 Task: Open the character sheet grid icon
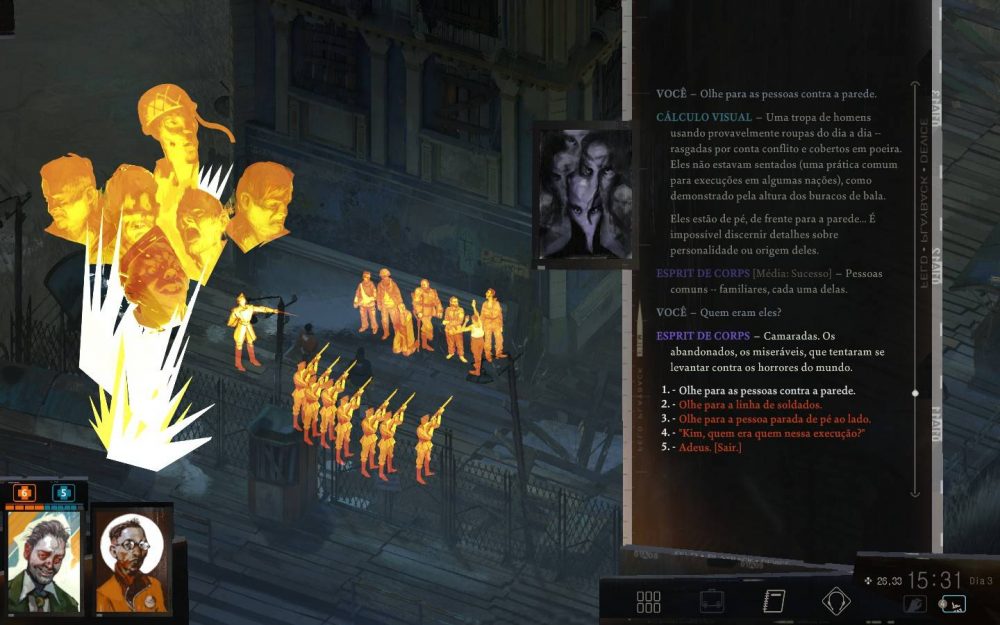[x=648, y=602]
